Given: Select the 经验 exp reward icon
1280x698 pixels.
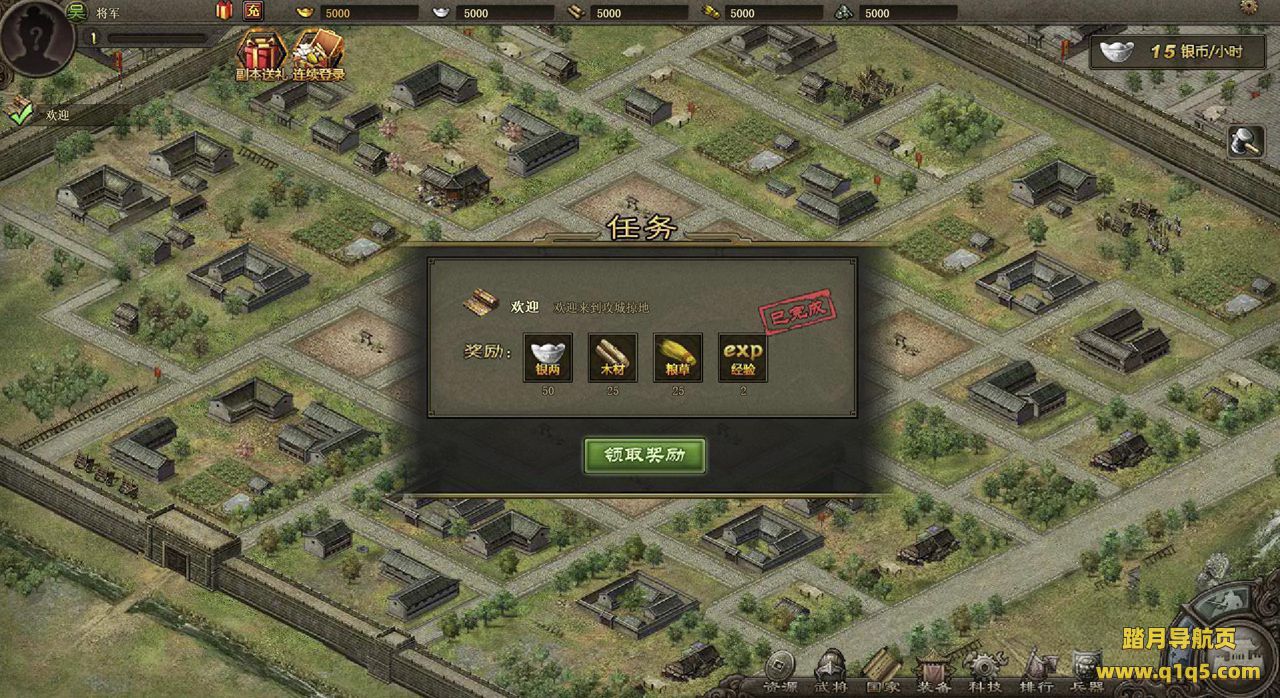Looking at the screenshot, I should coord(742,358).
